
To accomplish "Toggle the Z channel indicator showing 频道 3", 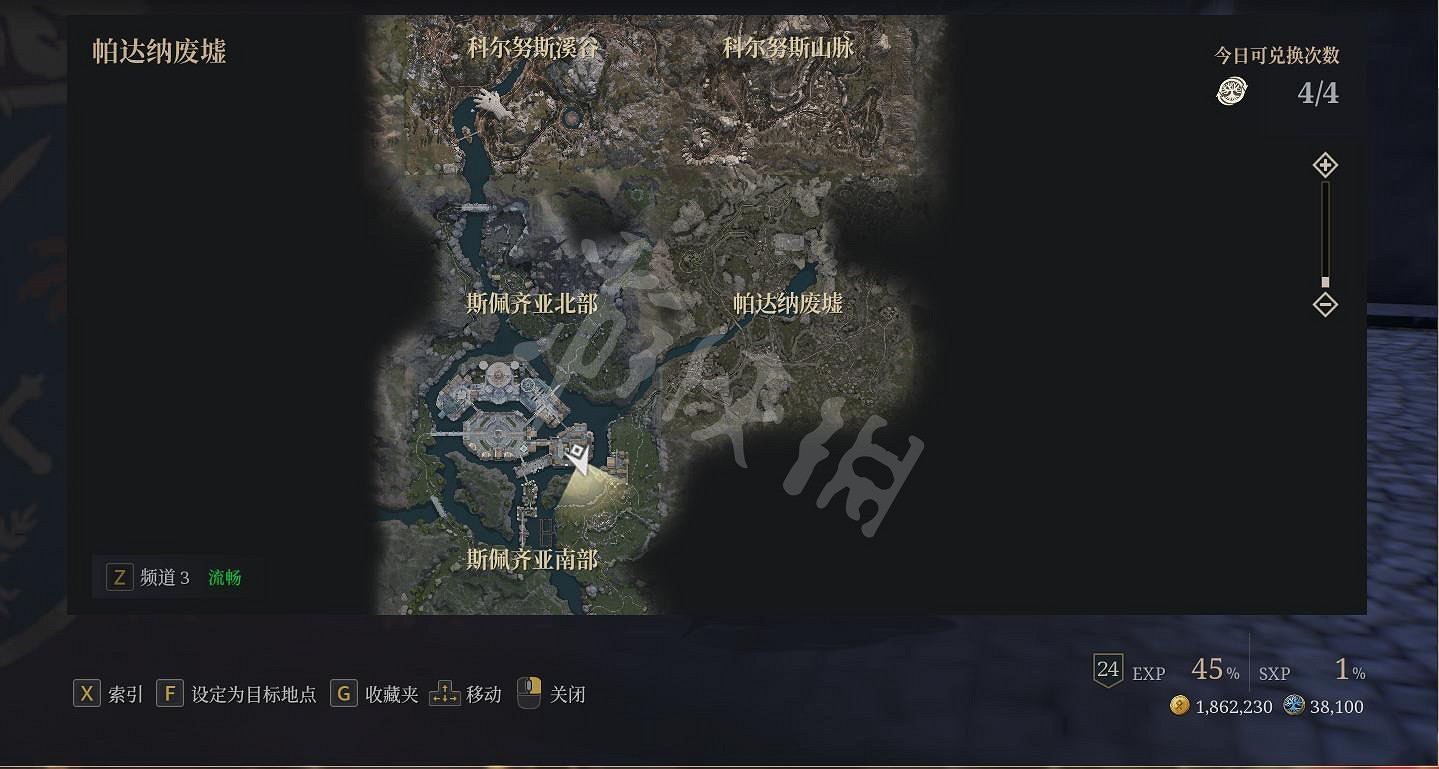I will point(119,577).
